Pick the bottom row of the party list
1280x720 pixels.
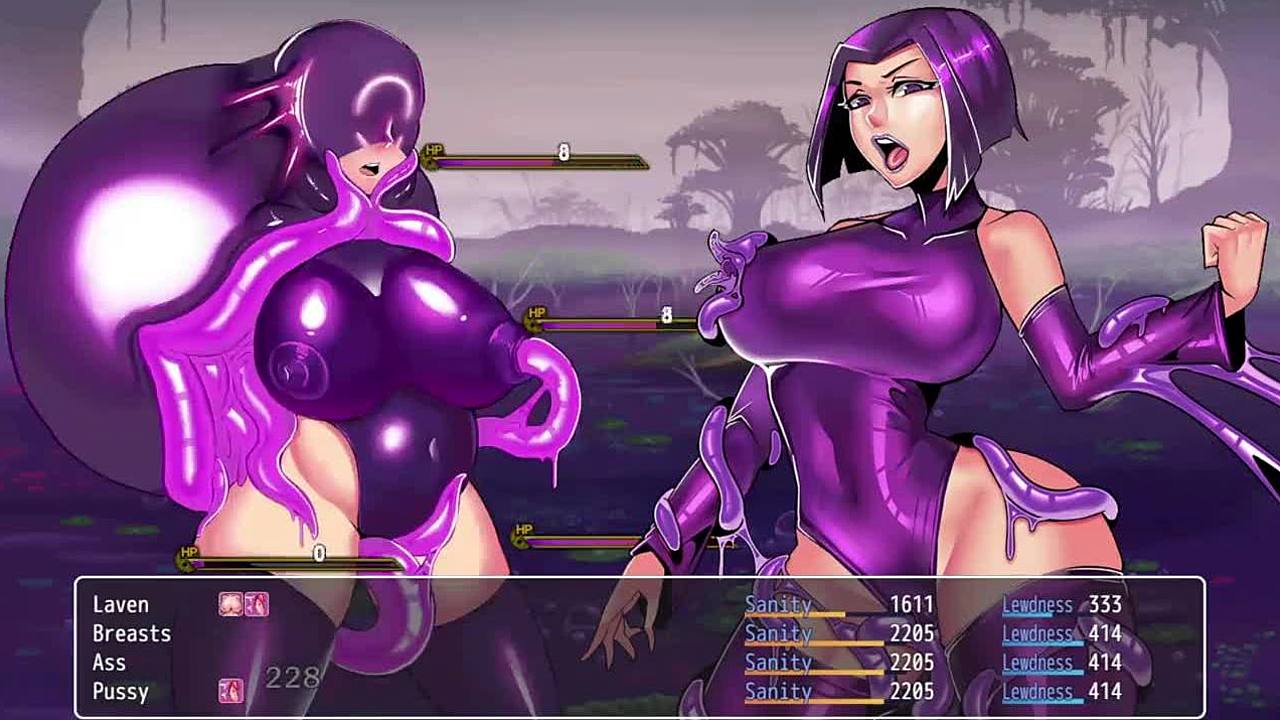coord(120,692)
